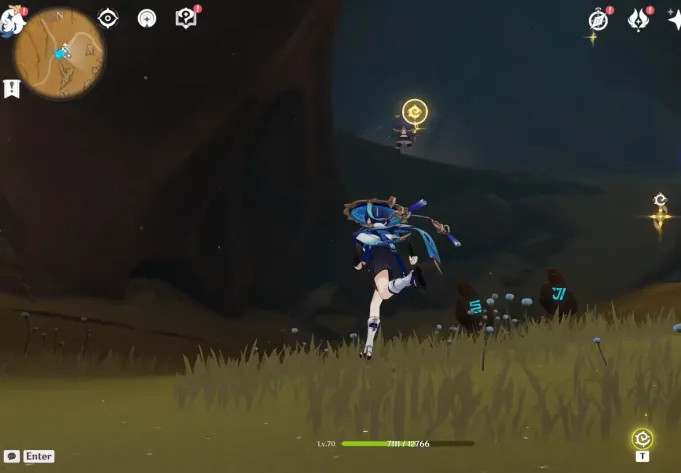Open the quest log exclamation banner icon
This screenshot has height=473, width=681.
(12, 89)
